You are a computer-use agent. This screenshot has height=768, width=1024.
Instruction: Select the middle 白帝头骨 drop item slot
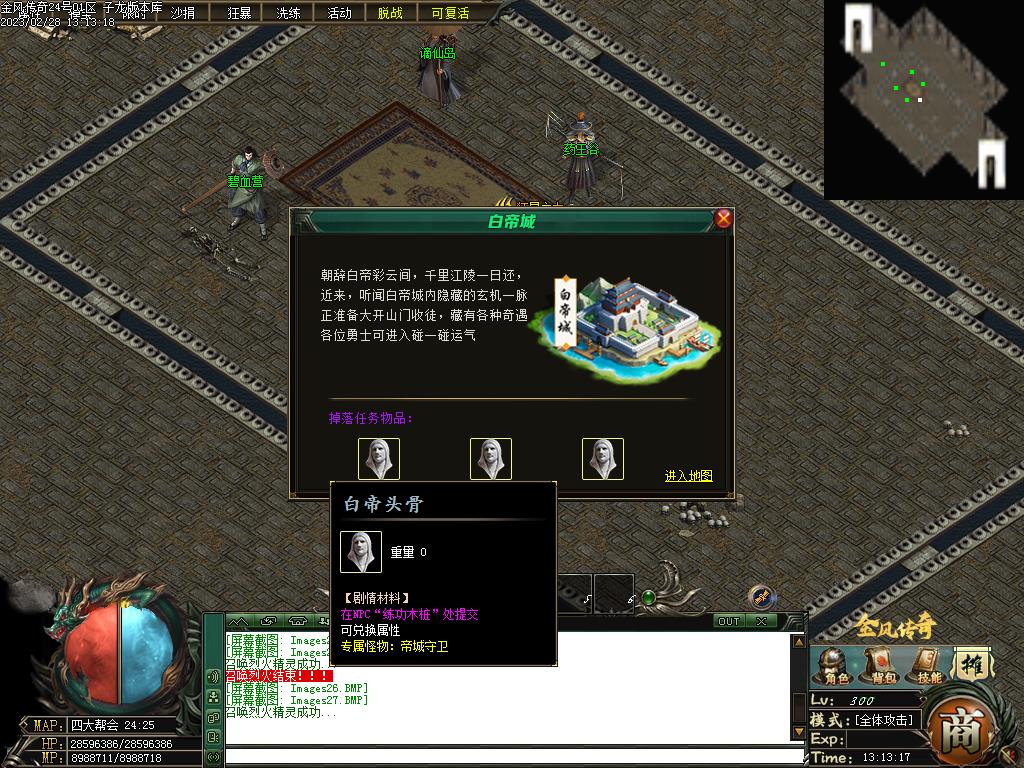point(491,459)
